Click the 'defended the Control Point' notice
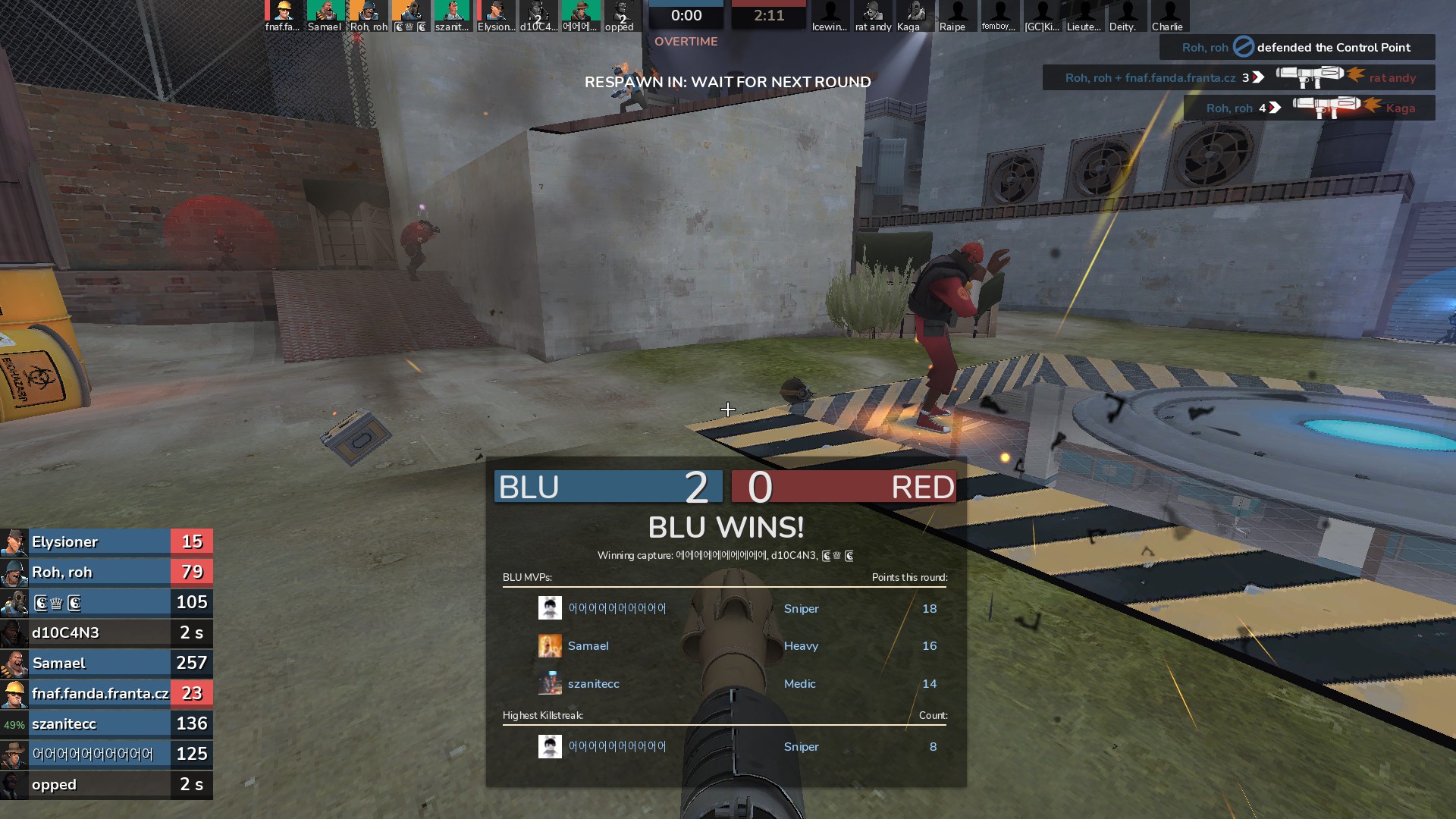This screenshot has height=819, width=1456. tap(1298, 48)
